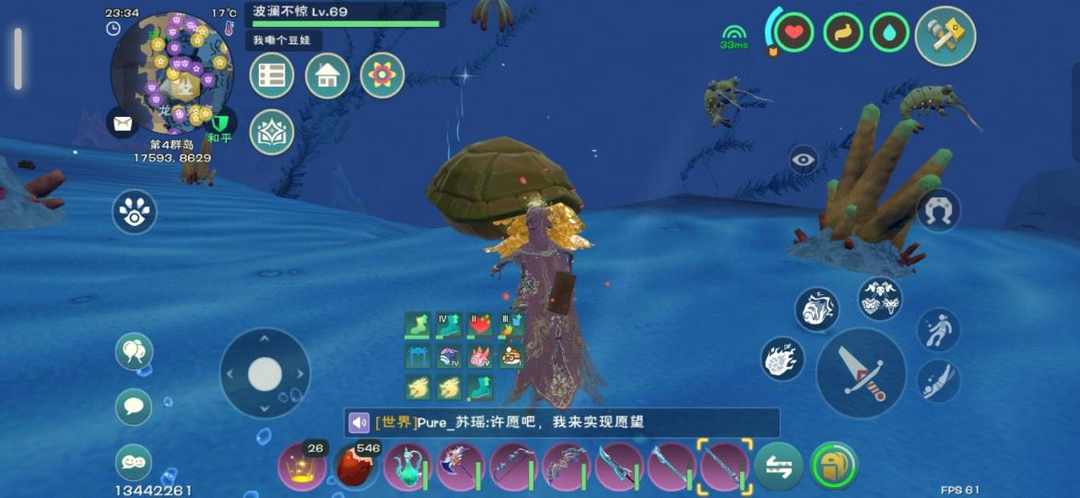Open the mail envelope icon
1080x498 pixels.
click(x=122, y=124)
